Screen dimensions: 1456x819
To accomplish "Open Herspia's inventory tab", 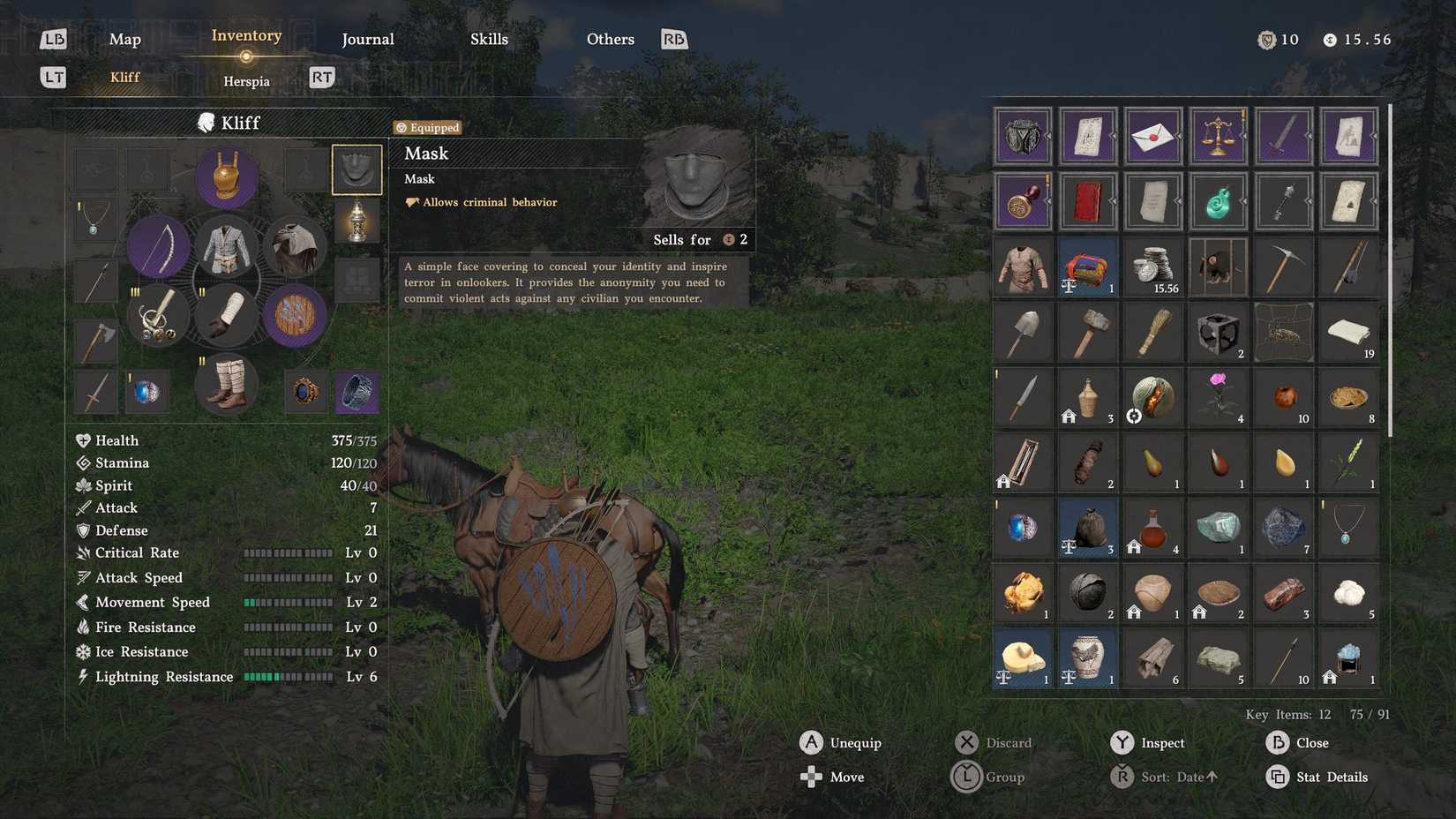I will (x=246, y=80).
